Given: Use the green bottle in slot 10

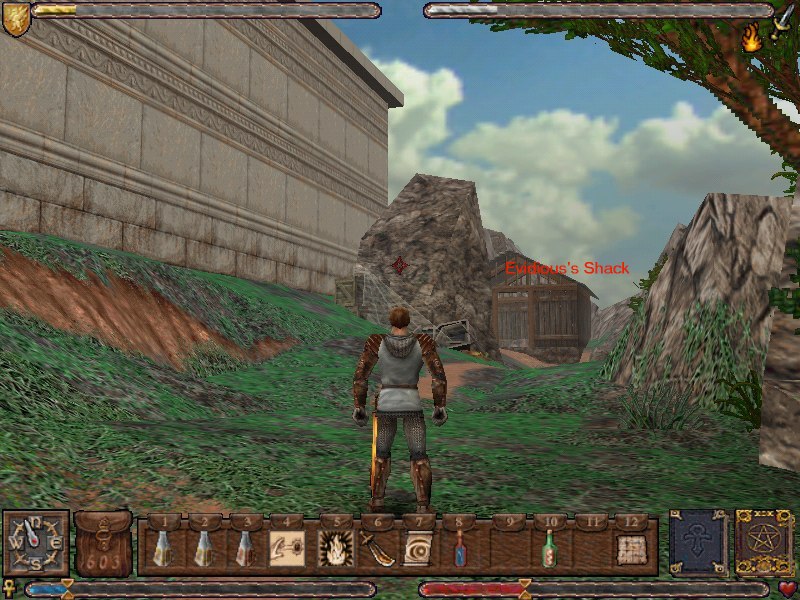Looking at the screenshot, I should [x=547, y=549].
